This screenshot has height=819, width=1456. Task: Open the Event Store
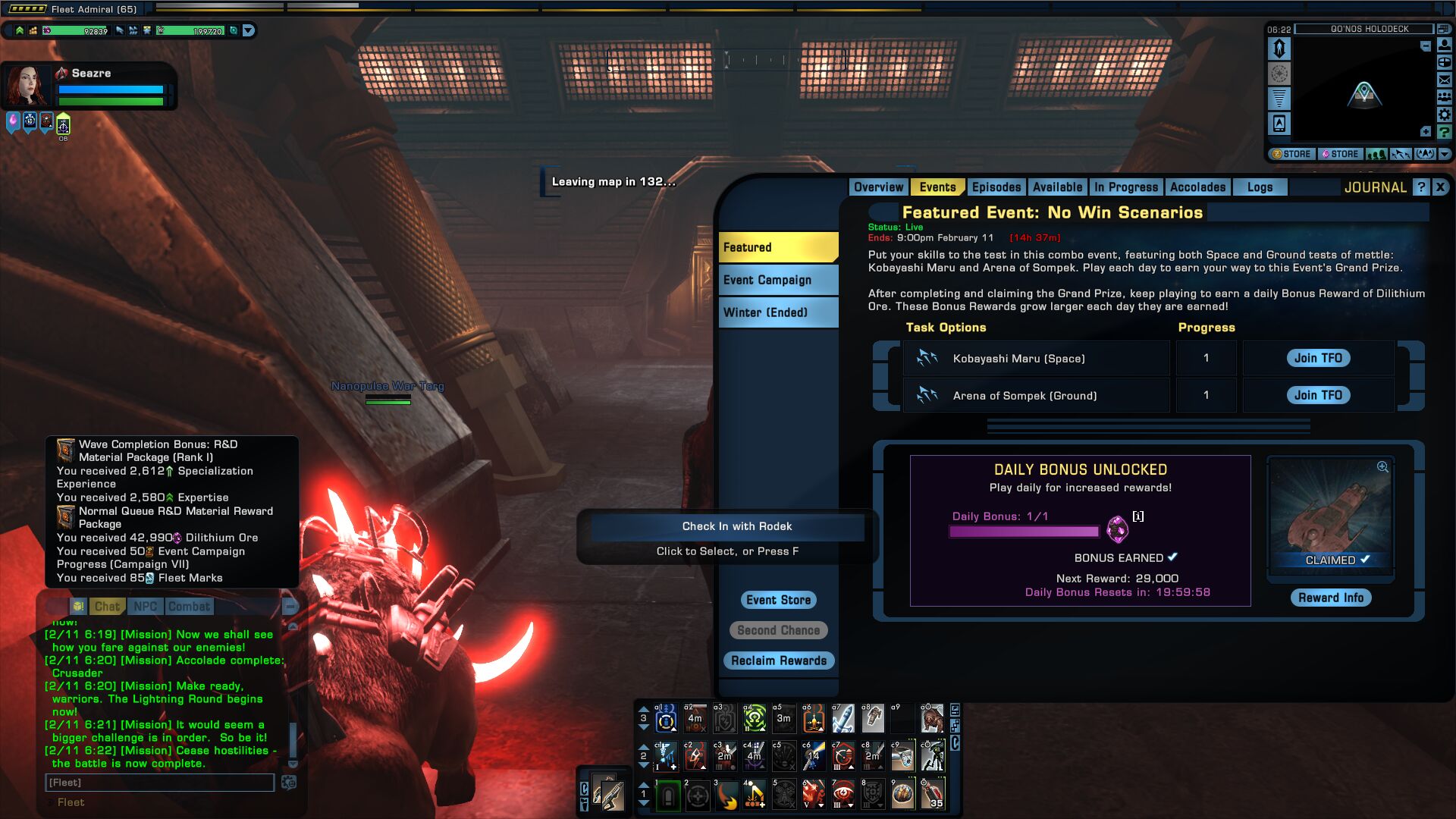point(778,600)
